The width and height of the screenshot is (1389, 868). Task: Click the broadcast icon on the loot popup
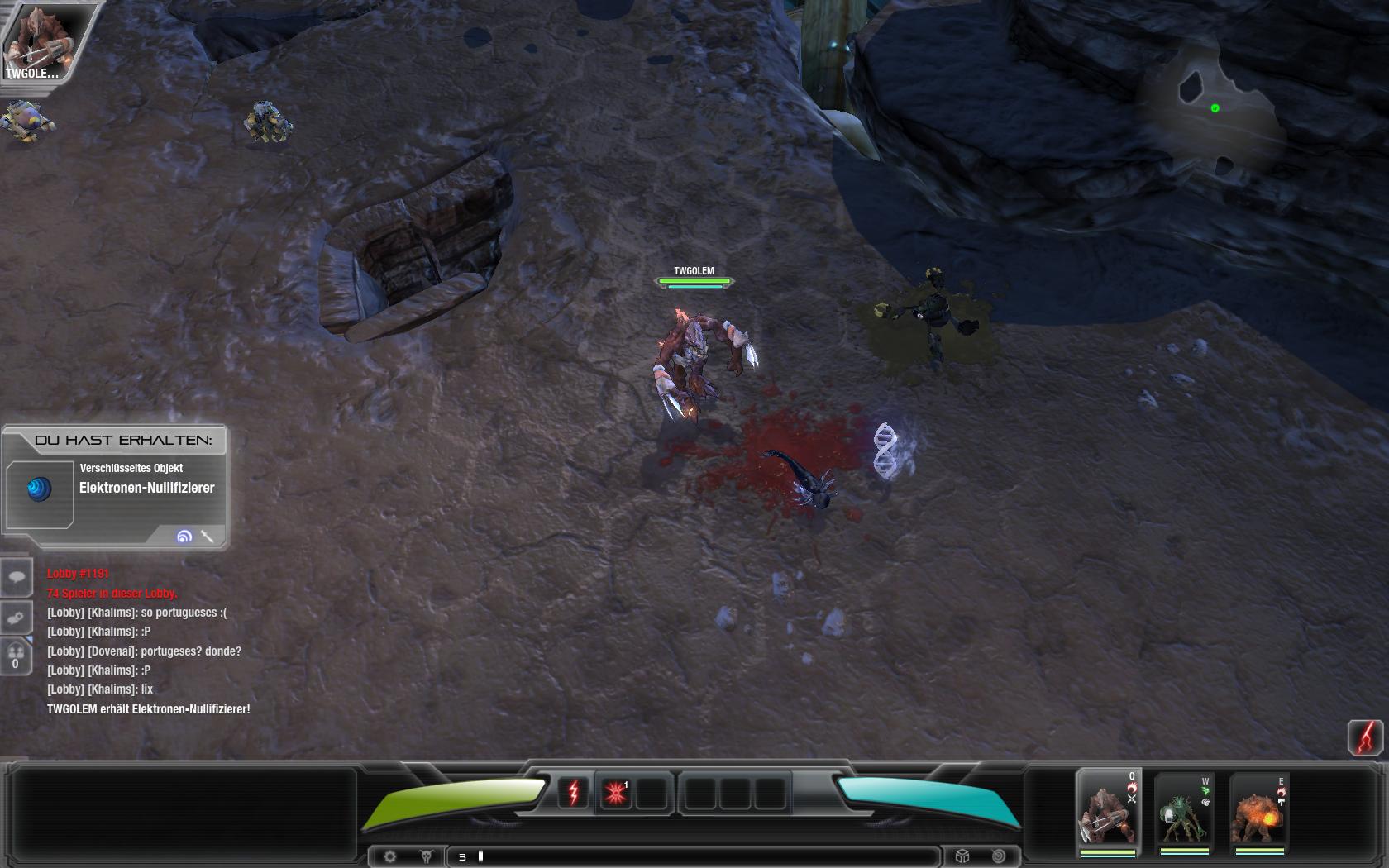click(x=184, y=537)
